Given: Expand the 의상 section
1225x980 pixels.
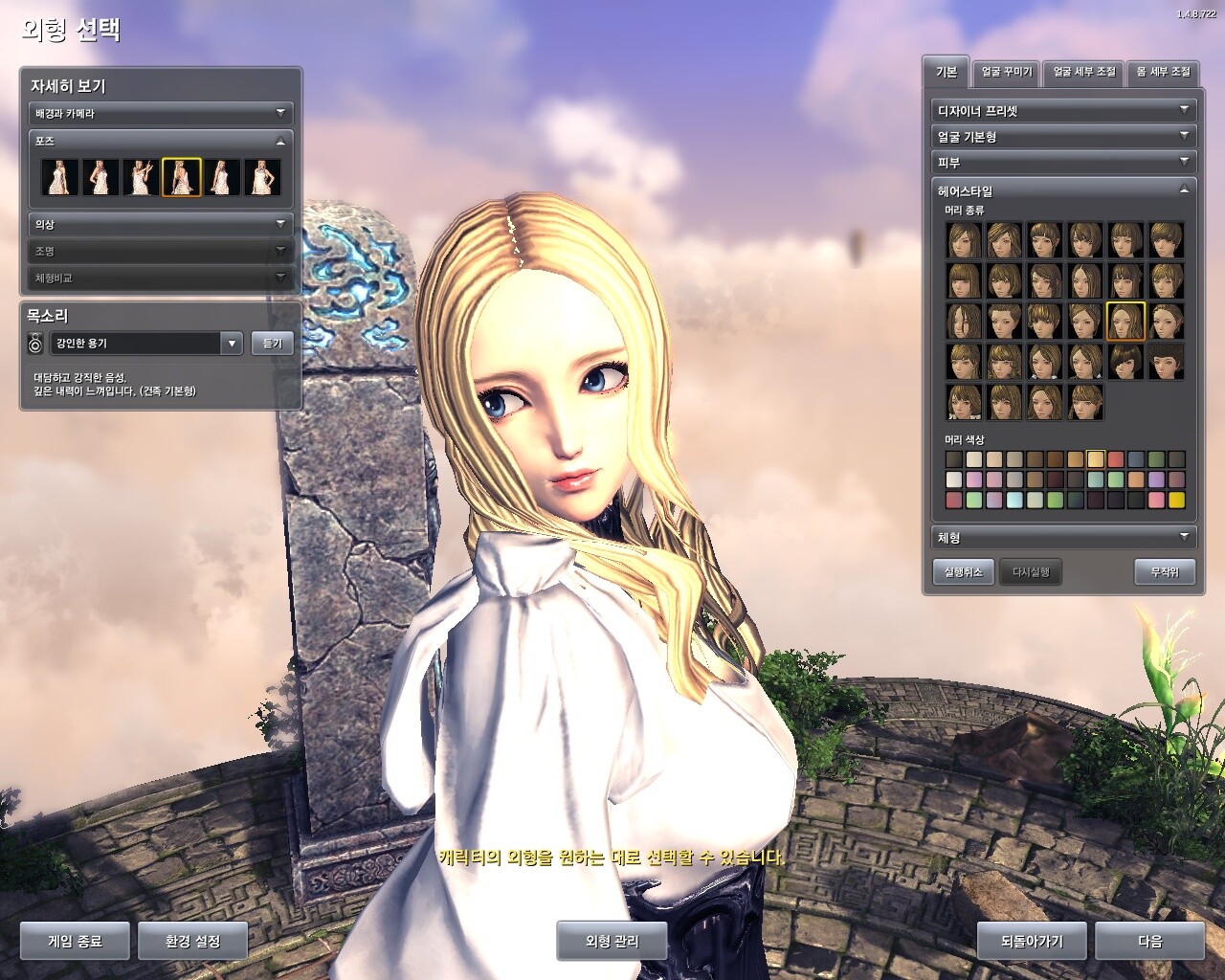Looking at the screenshot, I should 160,224.
